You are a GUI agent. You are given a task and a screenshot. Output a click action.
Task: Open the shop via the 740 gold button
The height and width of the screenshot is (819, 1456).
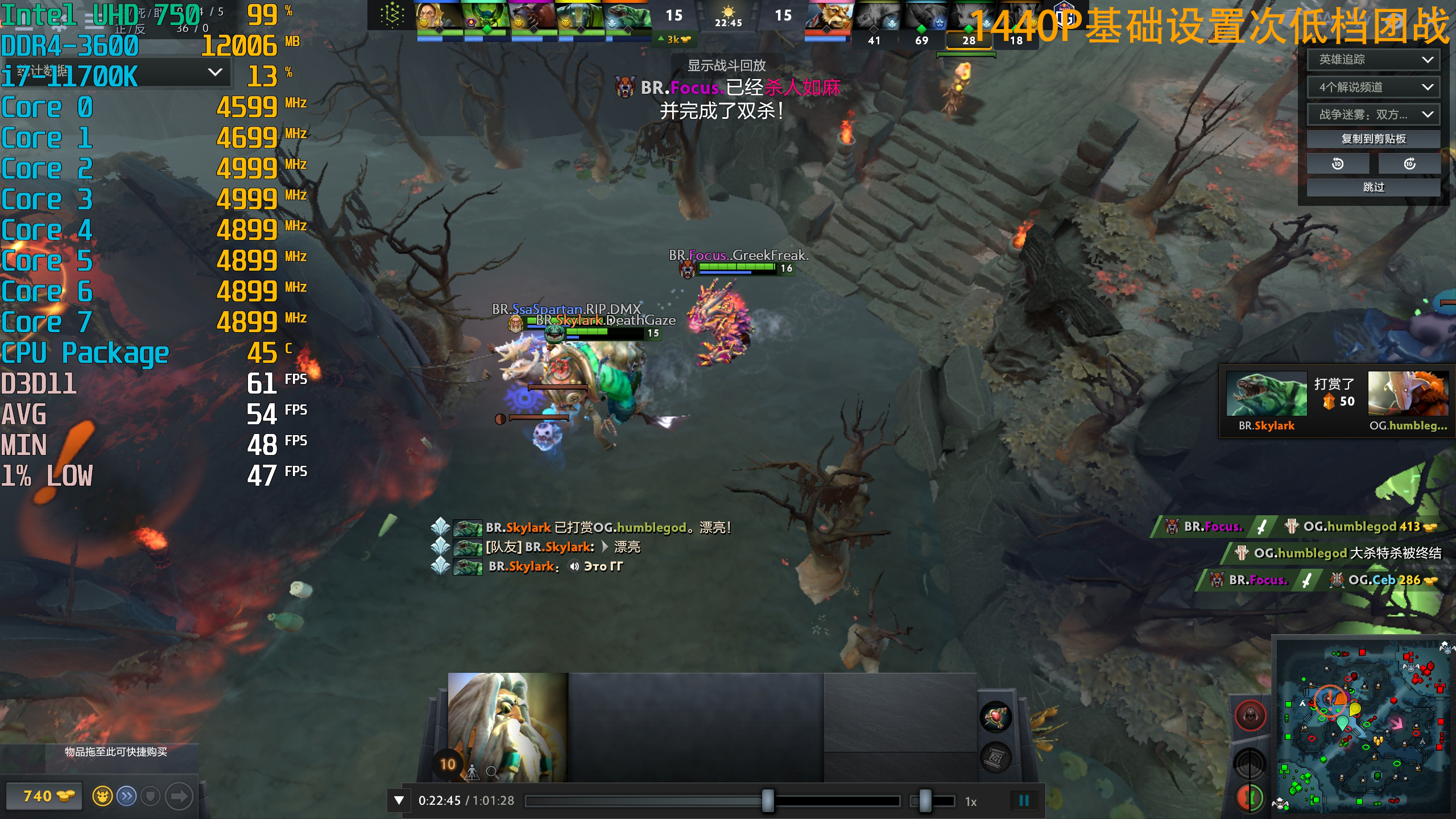(x=44, y=796)
